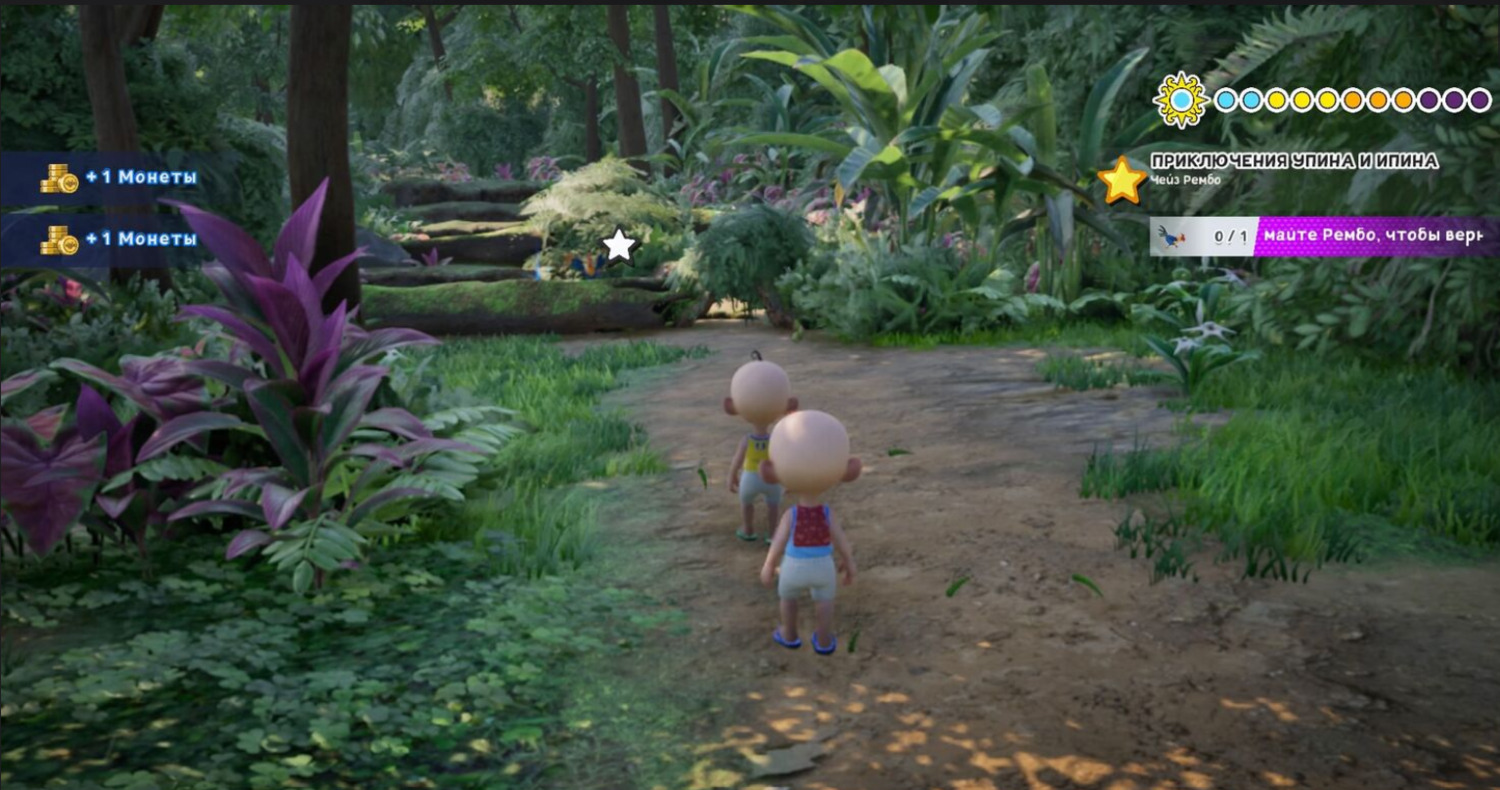Select the rooster objective tracker bar

coord(1324,237)
